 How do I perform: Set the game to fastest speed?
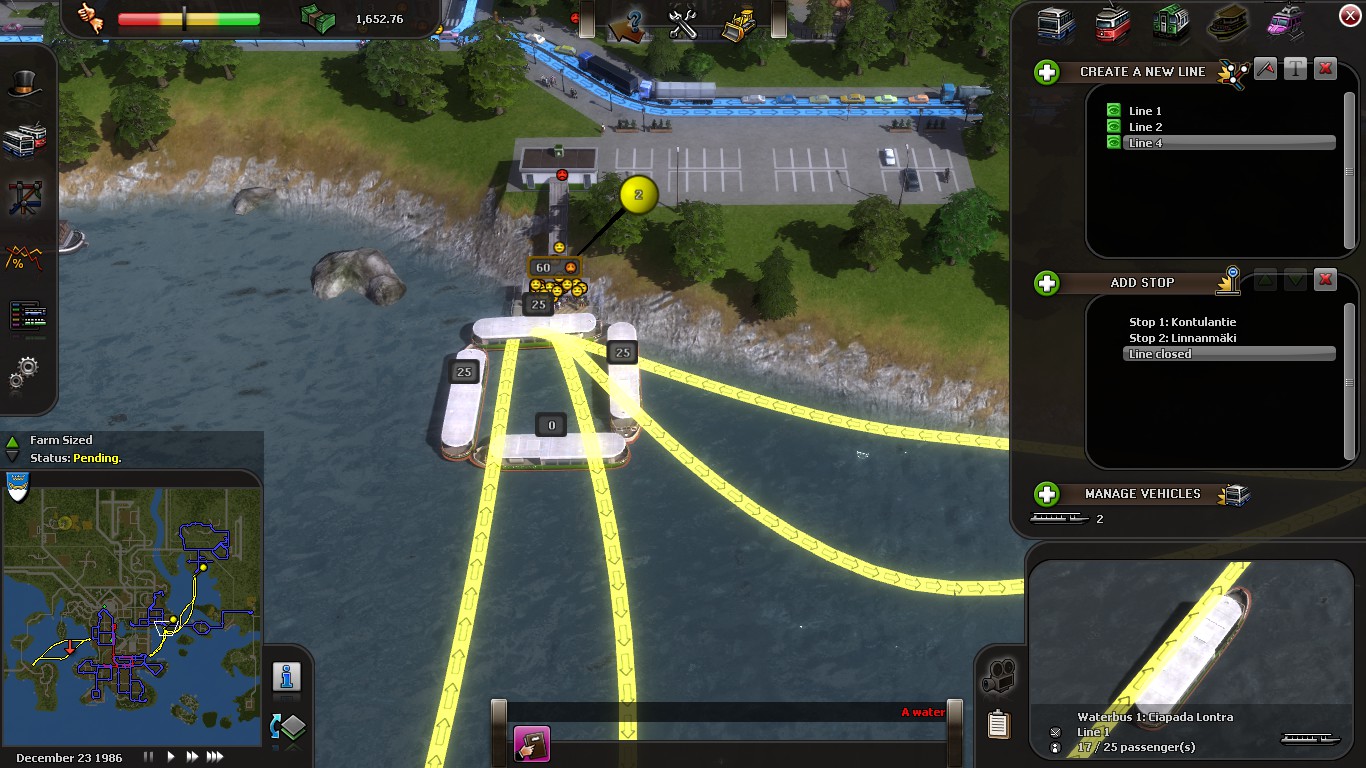212,757
